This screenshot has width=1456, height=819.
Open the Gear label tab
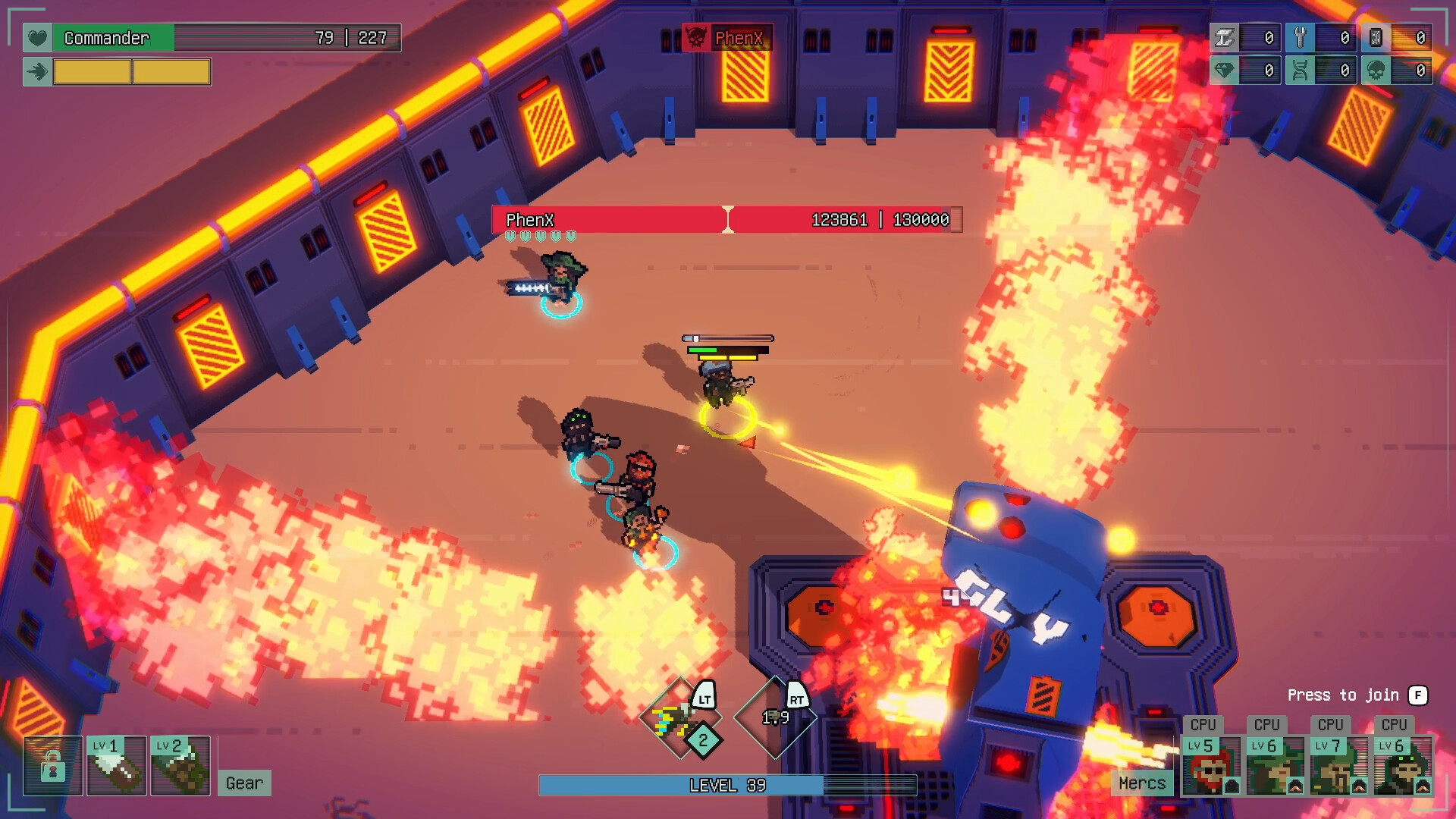coord(244,783)
